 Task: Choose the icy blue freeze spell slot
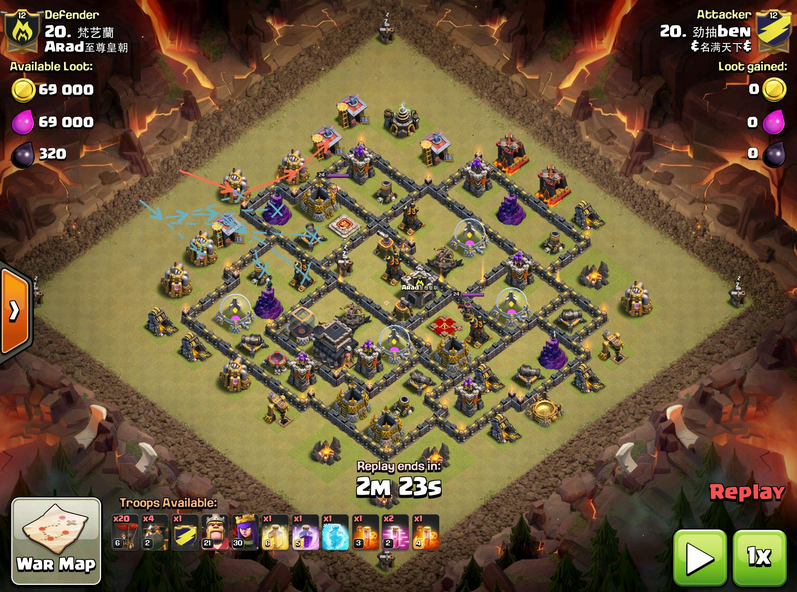point(334,532)
